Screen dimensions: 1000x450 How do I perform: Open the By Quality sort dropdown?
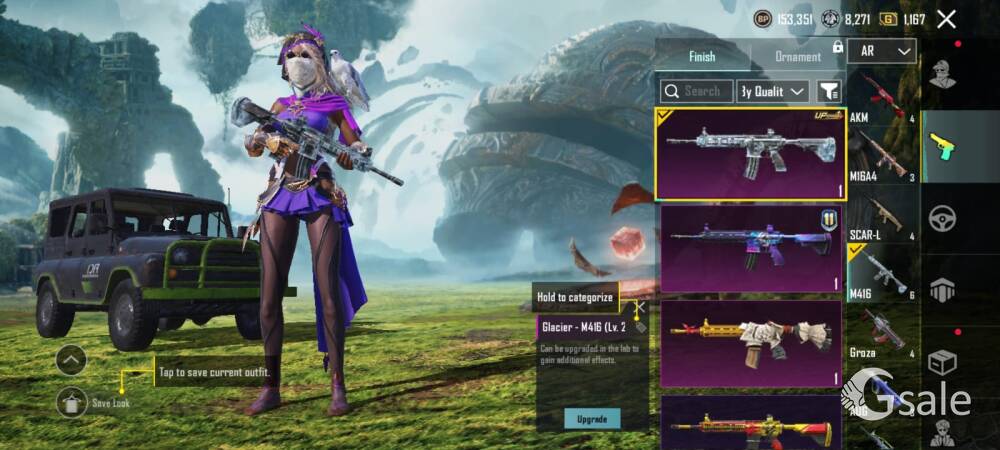[x=773, y=91]
